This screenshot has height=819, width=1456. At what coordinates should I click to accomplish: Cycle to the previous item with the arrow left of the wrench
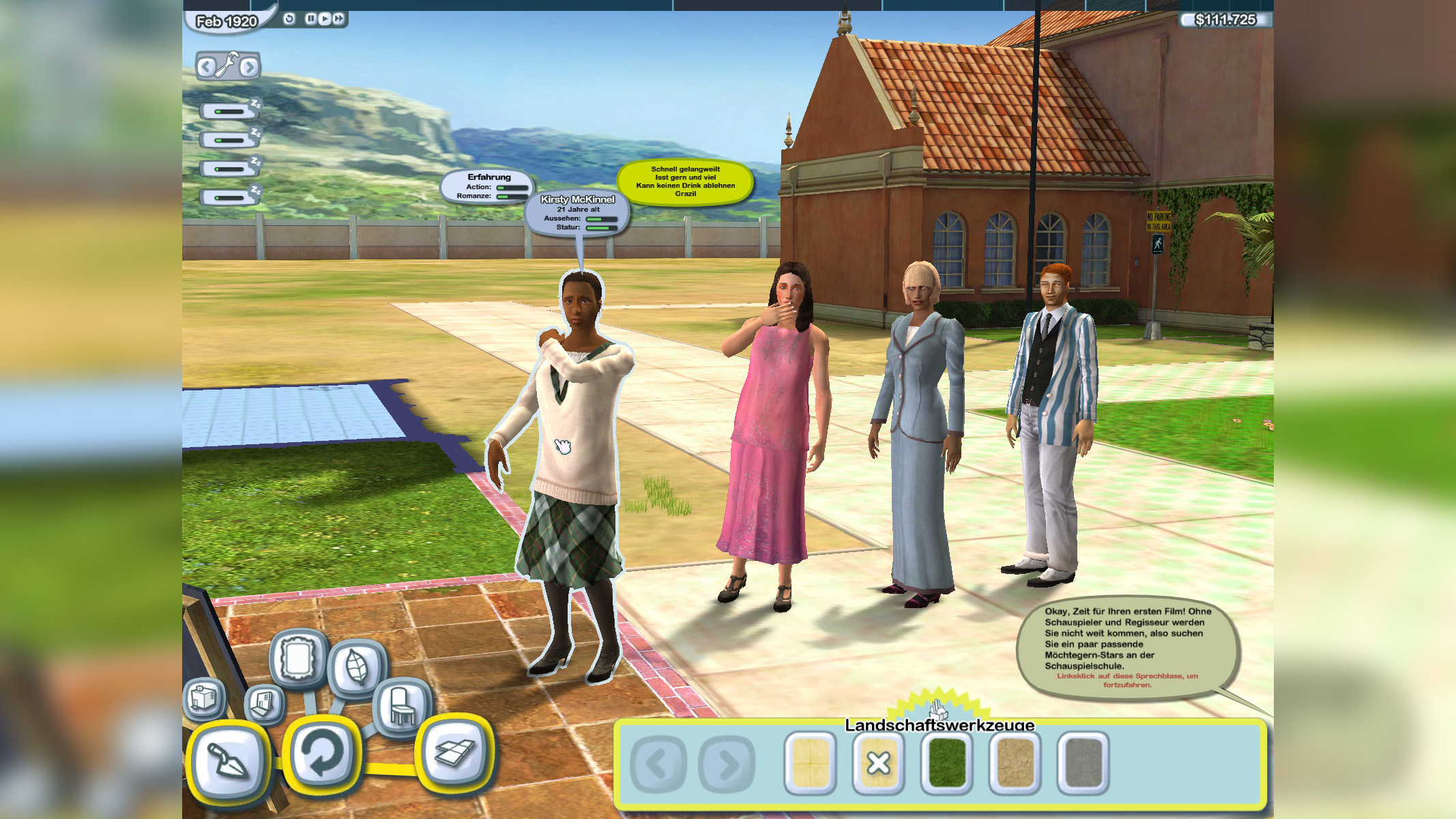(x=205, y=67)
